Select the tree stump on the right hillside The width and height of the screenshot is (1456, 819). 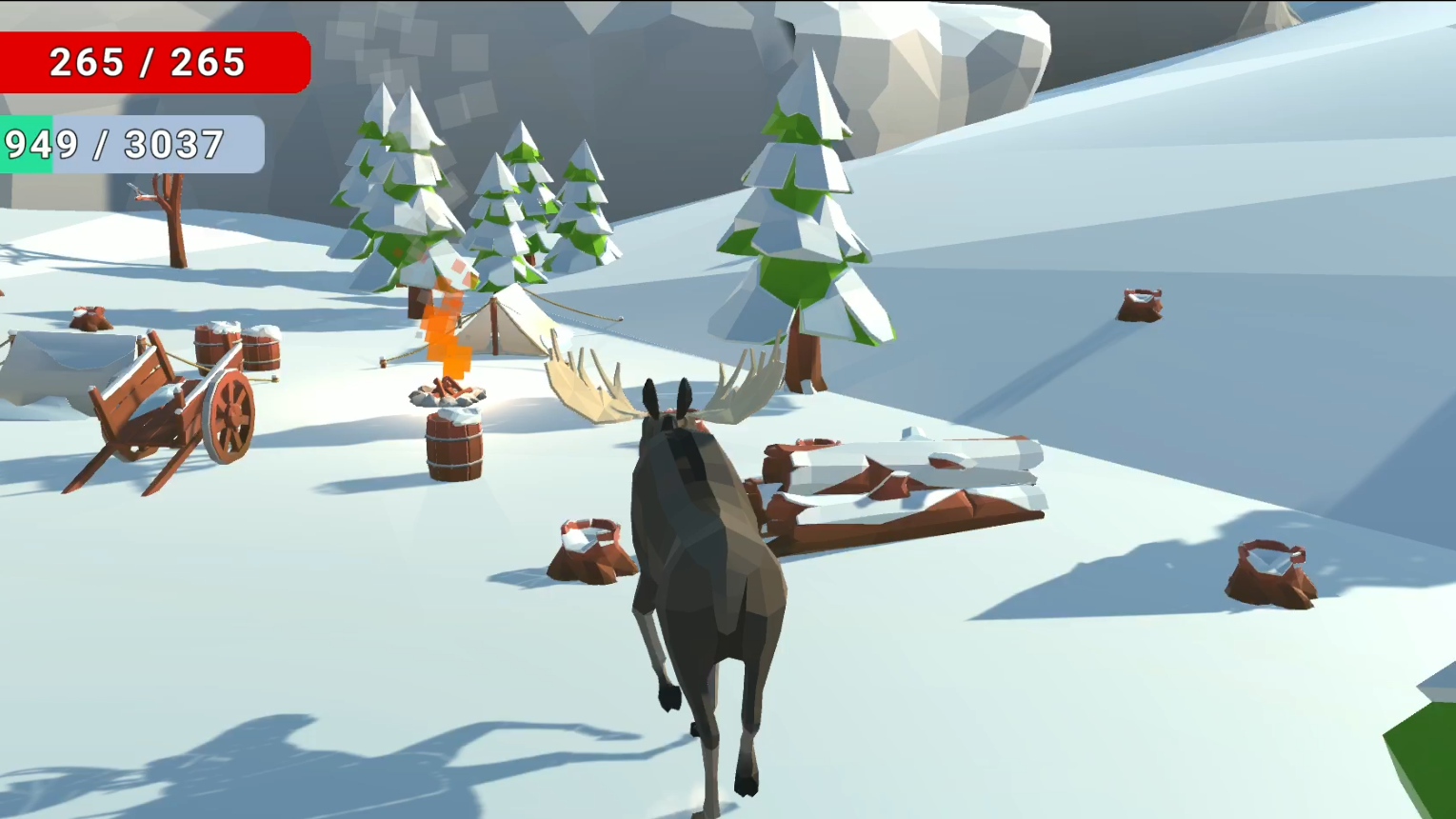click(1138, 305)
